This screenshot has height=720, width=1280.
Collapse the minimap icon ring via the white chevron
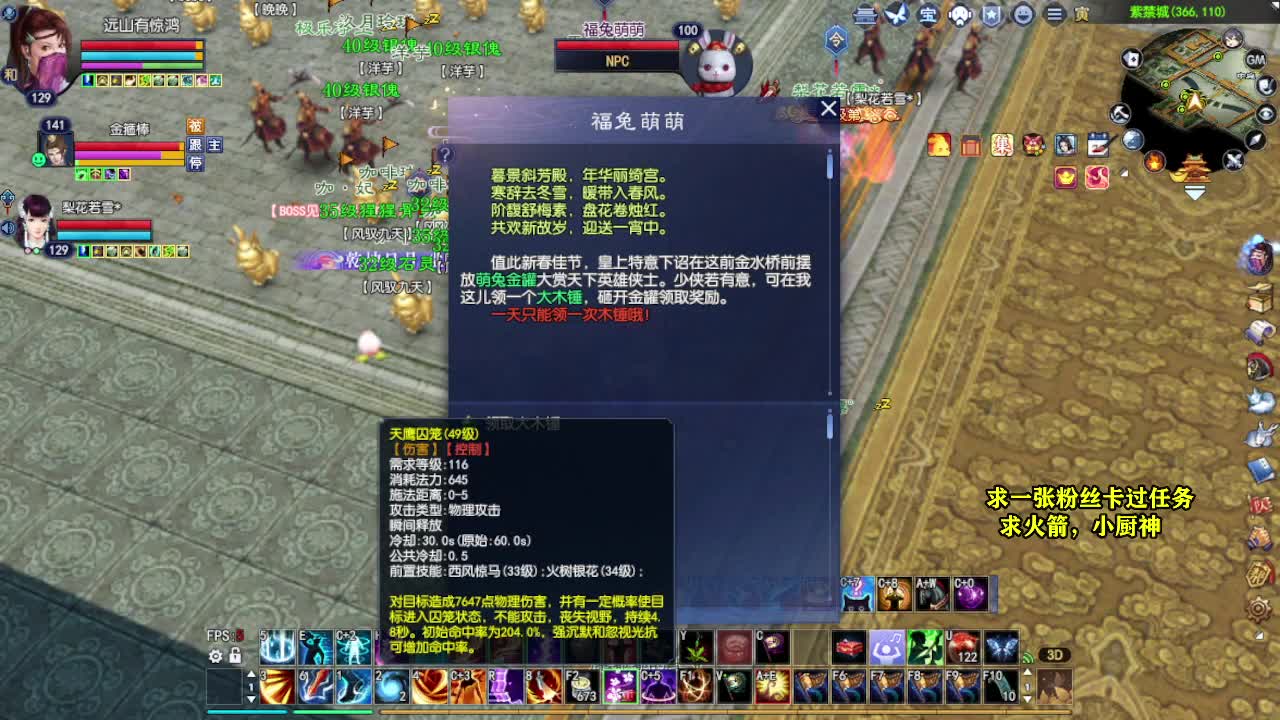tap(1195, 193)
